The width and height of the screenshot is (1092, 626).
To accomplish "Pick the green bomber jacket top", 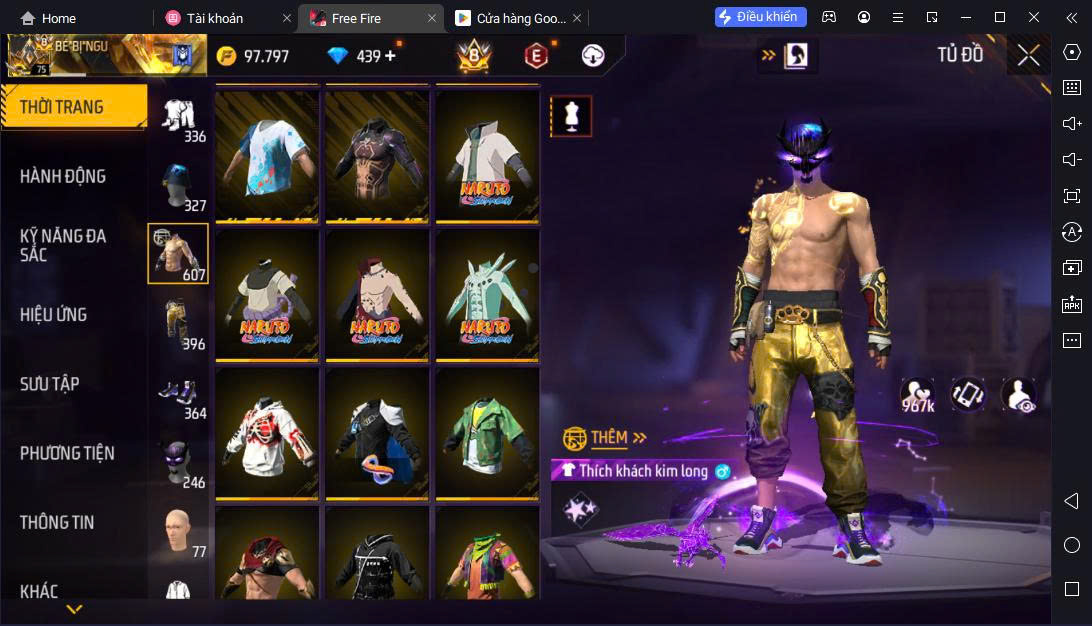I will click(487, 432).
